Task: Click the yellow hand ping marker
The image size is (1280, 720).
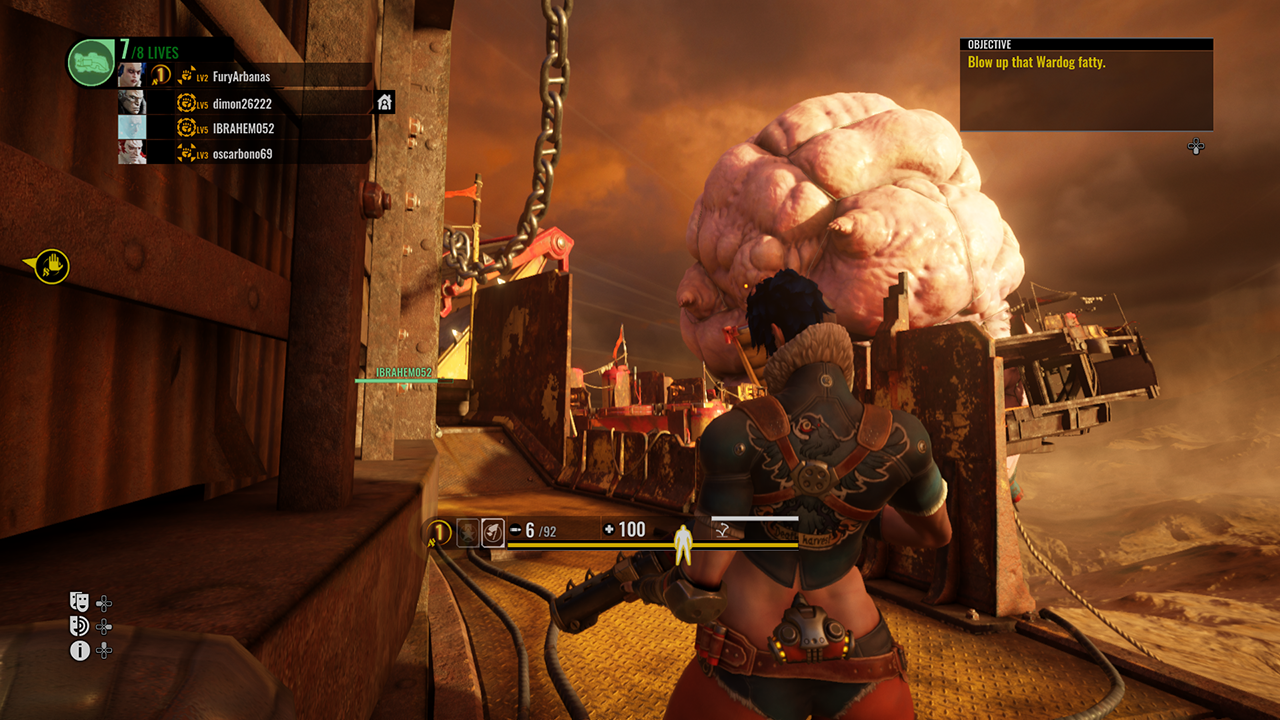Action: [x=51, y=266]
